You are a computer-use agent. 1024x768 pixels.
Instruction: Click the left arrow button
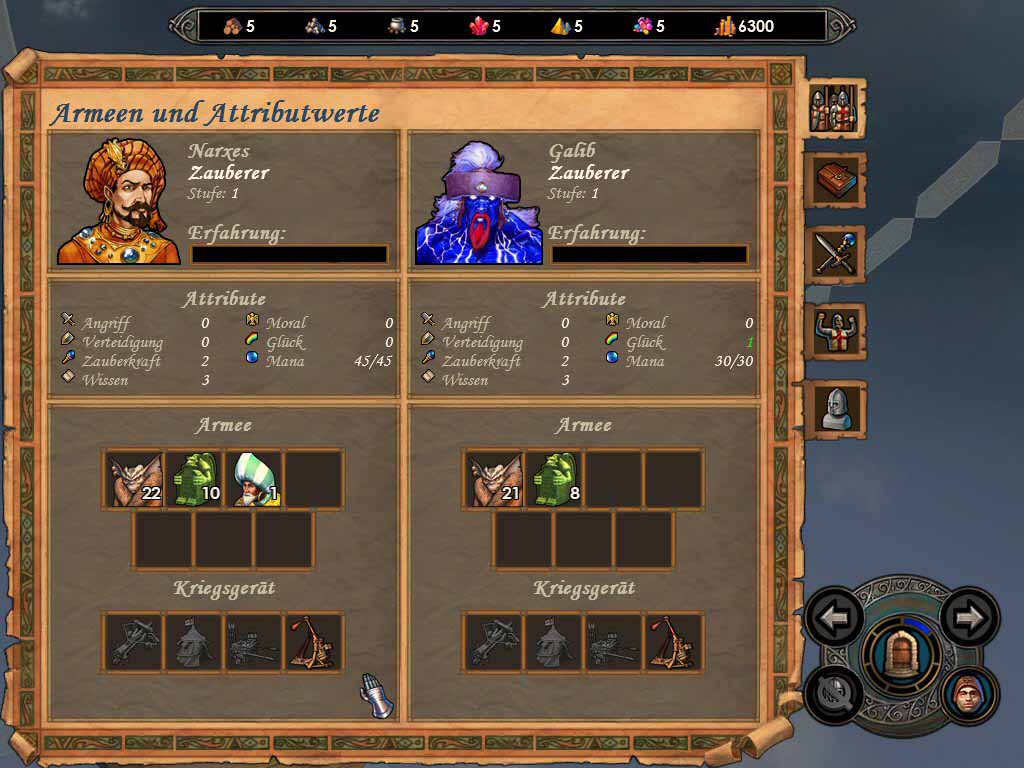coord(834,617)
